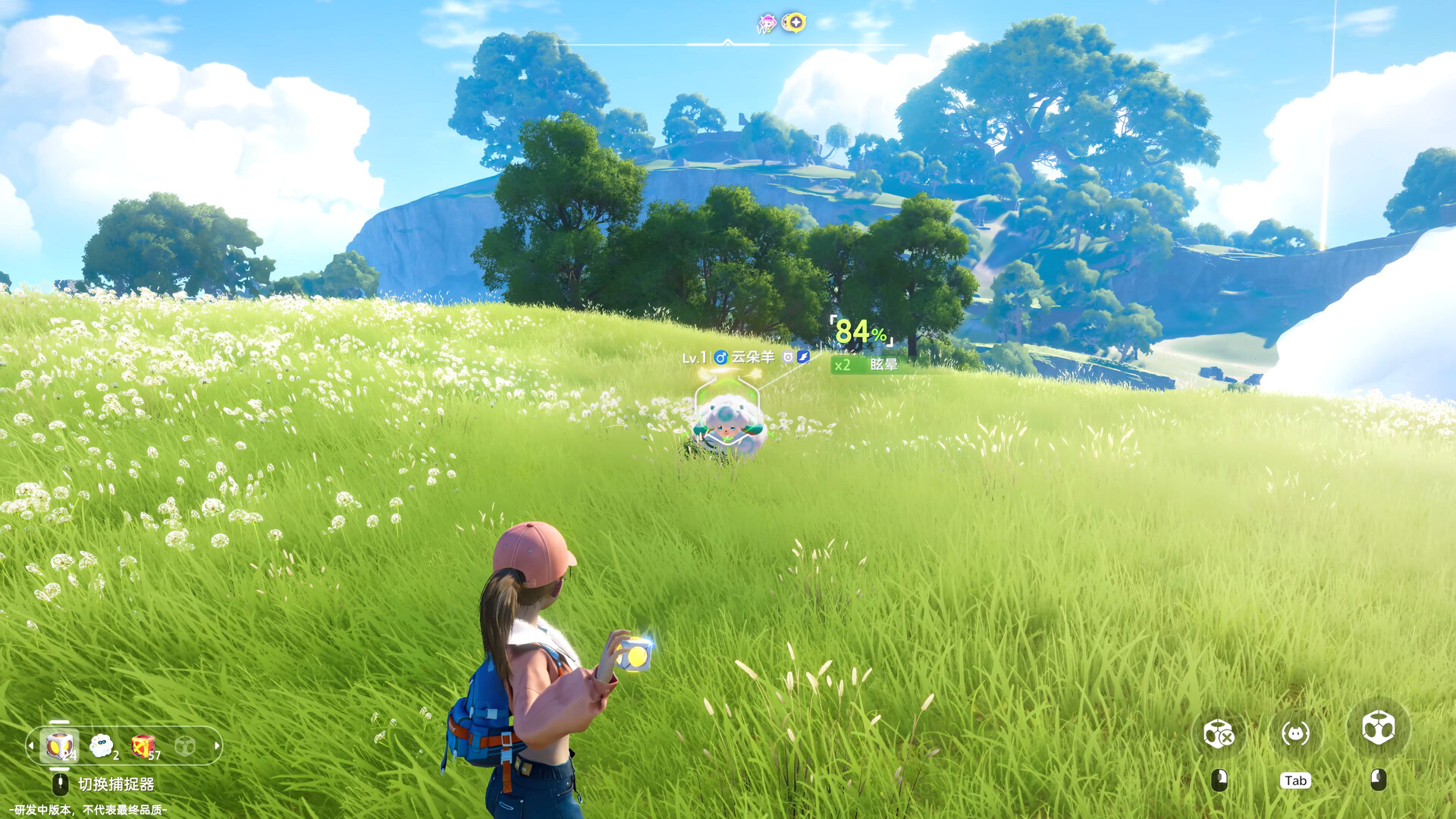This screenshot has height=819, width=1456.
Task: Cycle capture devices with the left arrow
Action: (31, 746)
